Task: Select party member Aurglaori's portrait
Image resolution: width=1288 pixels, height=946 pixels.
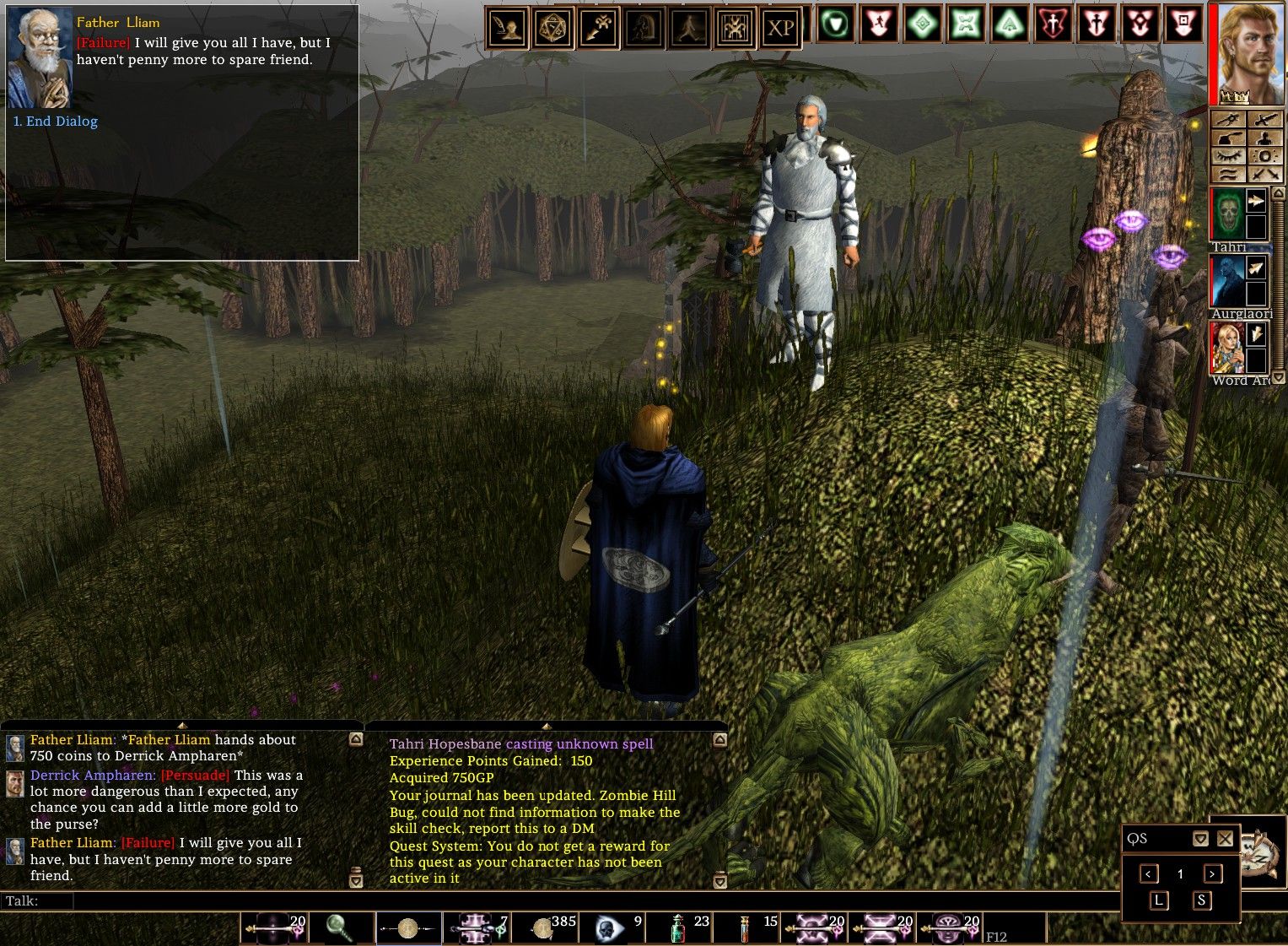Action: coord(1228,282)
